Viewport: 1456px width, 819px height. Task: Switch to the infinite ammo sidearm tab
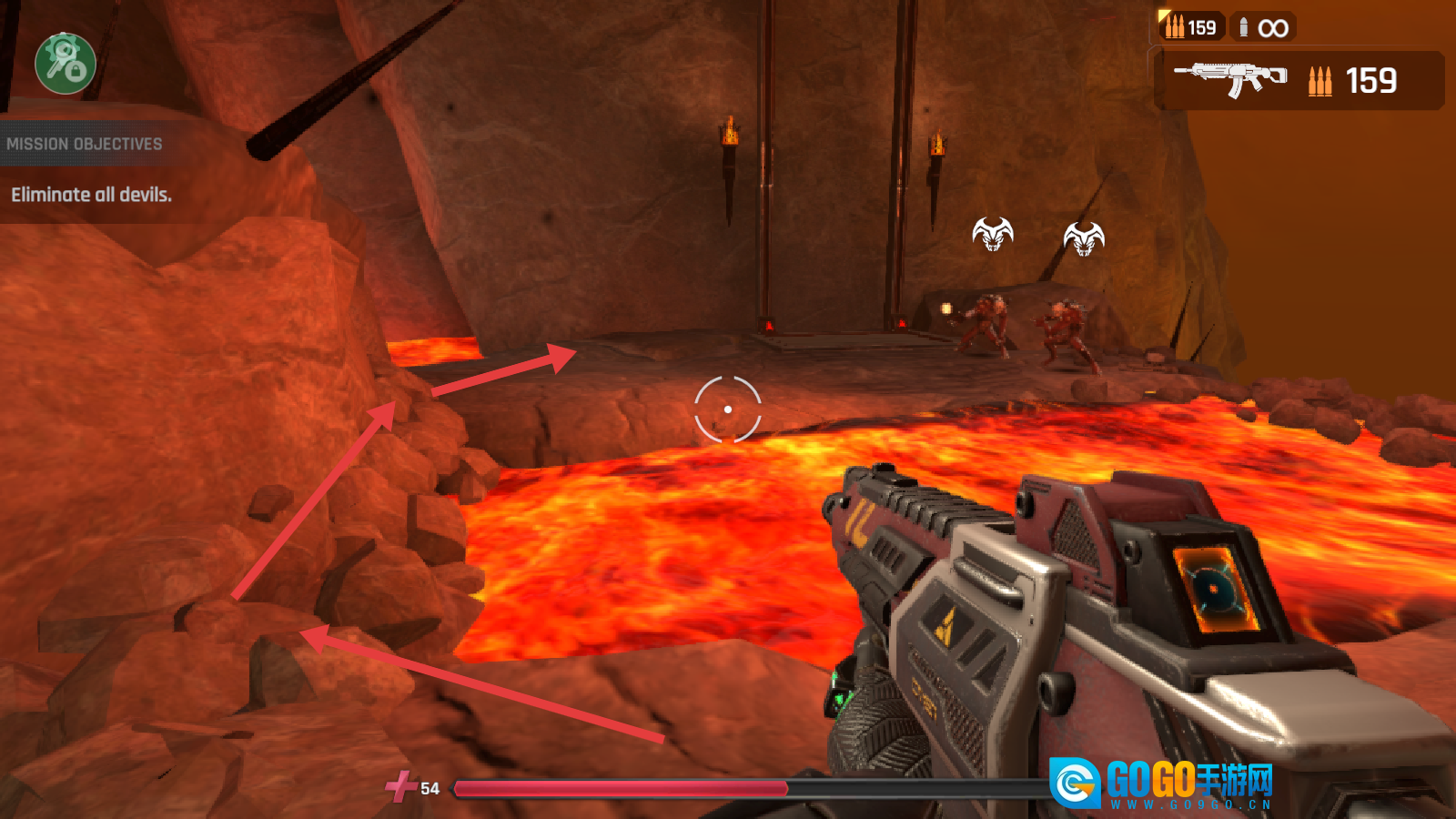pyautogui.click(x=1263, y=27)
